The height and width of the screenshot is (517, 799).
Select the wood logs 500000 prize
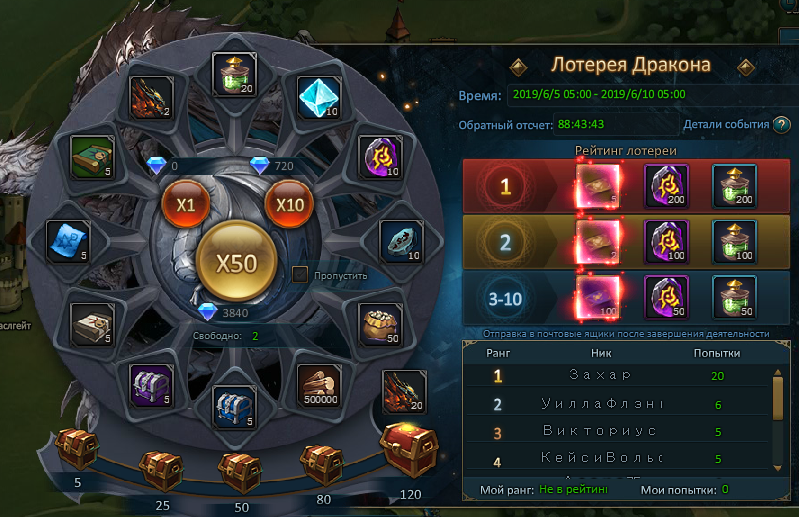pos(321,385)
